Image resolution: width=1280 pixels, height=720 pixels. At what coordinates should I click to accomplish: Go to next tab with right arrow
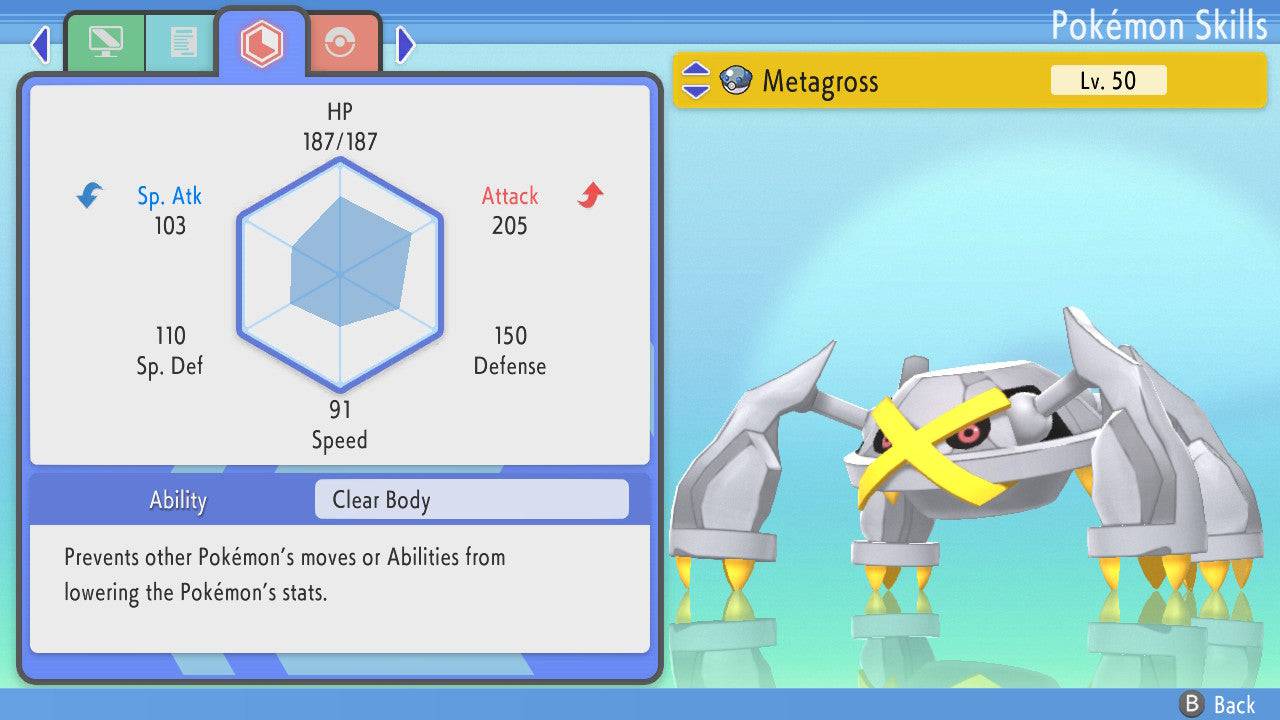[405, 44]
